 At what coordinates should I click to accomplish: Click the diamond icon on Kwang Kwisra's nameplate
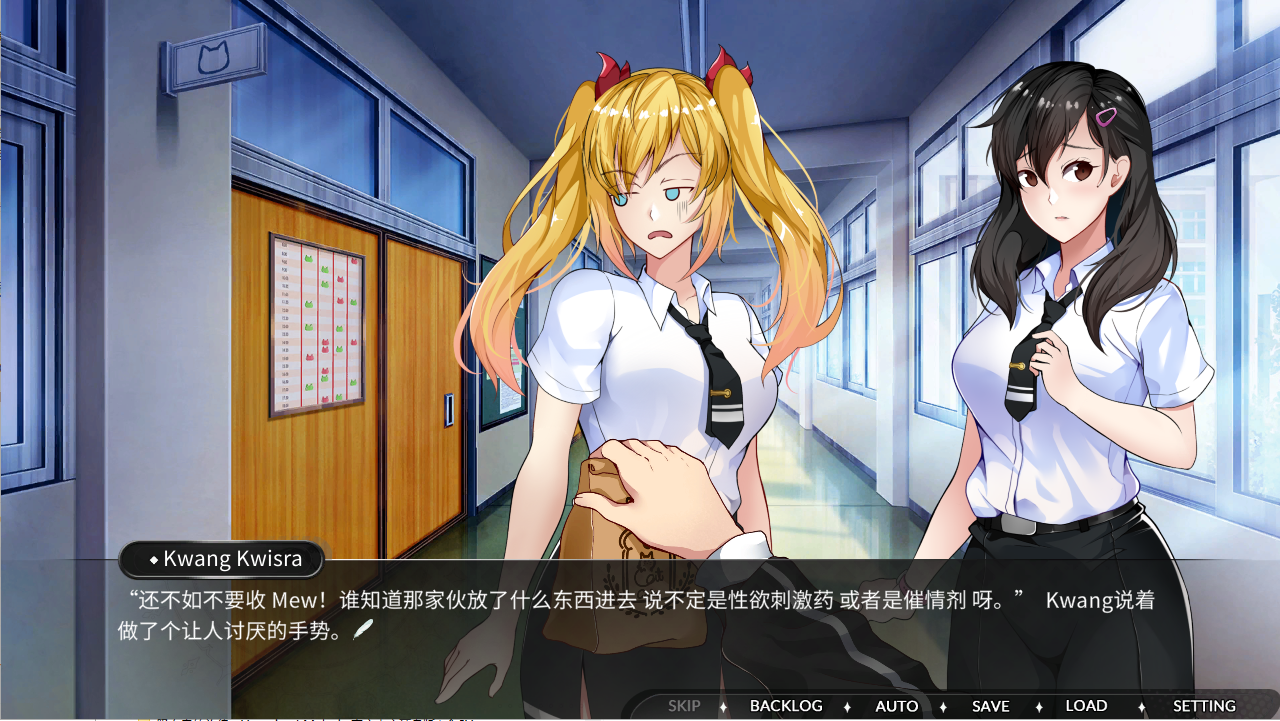pyautogui.click(x=152, y=560)
